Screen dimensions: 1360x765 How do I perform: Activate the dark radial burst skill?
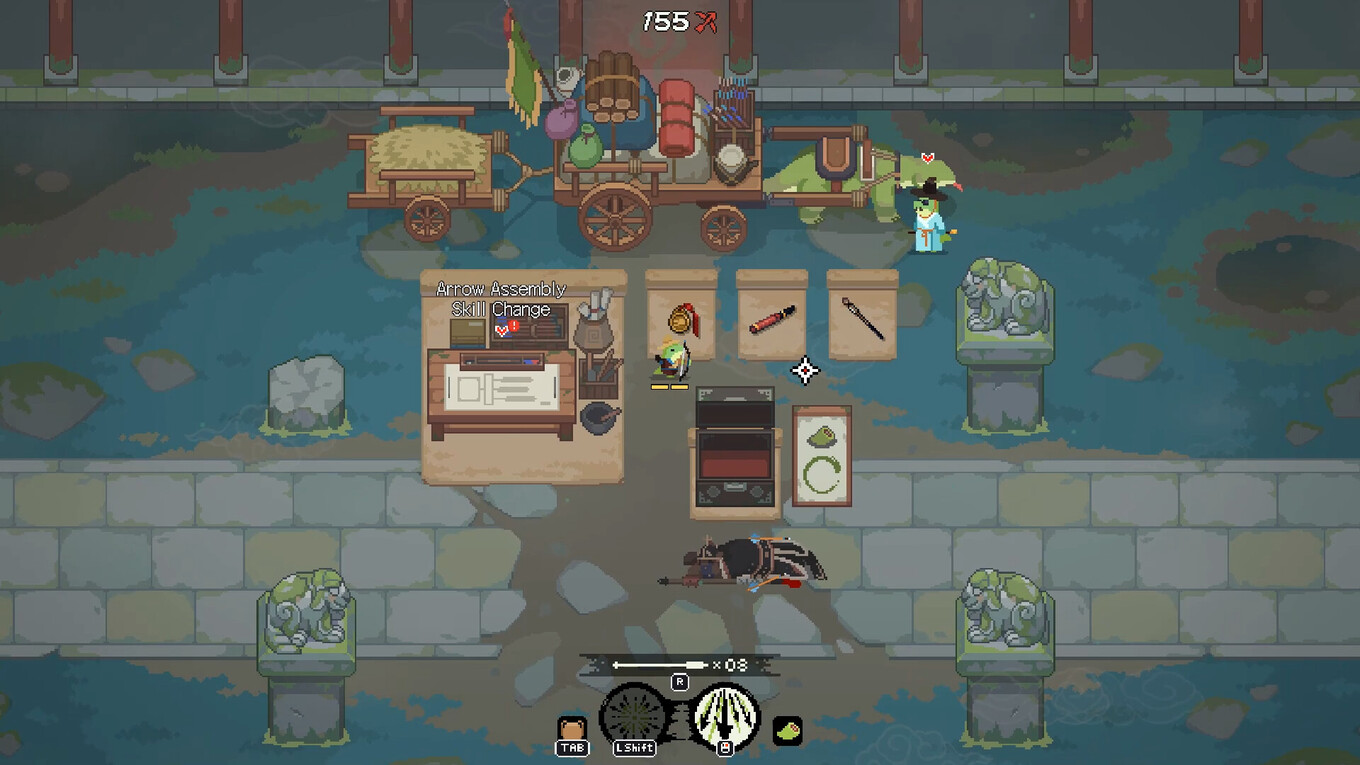click(x=633, y=715)
